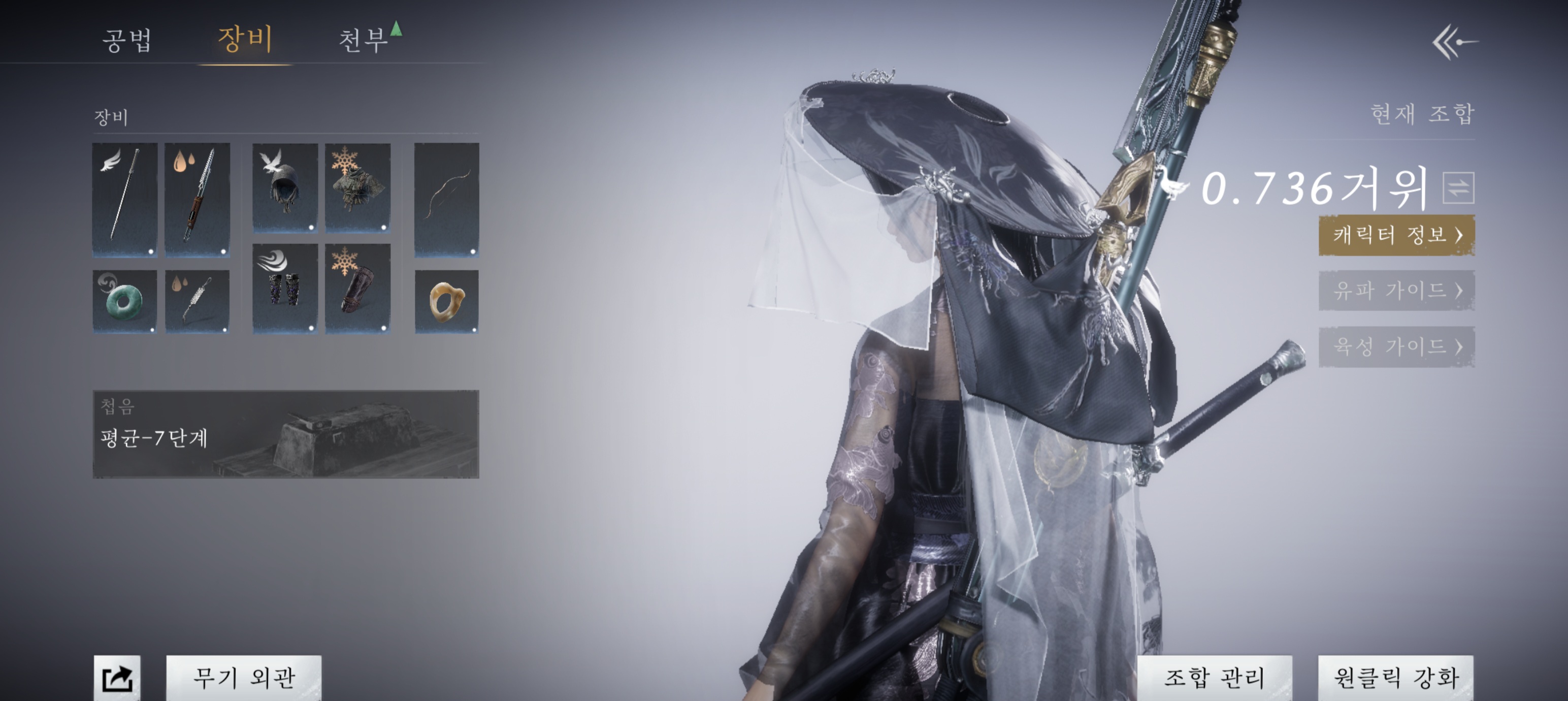Open 무기 외관 weapon appearance
1568x701 pixels.
(244, 677)
